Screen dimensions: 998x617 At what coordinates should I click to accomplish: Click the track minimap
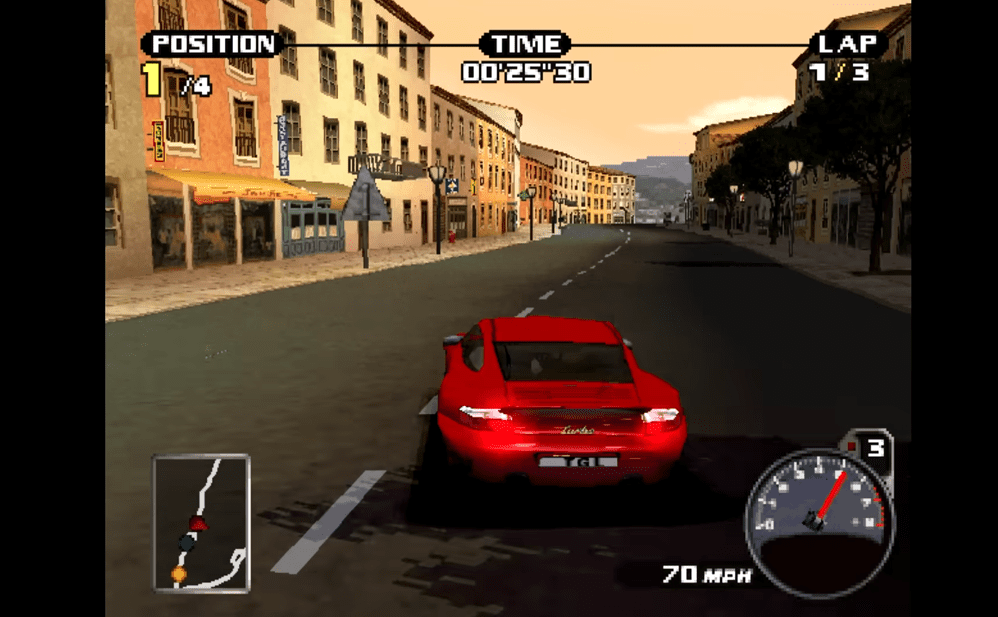tap(201, 521)
